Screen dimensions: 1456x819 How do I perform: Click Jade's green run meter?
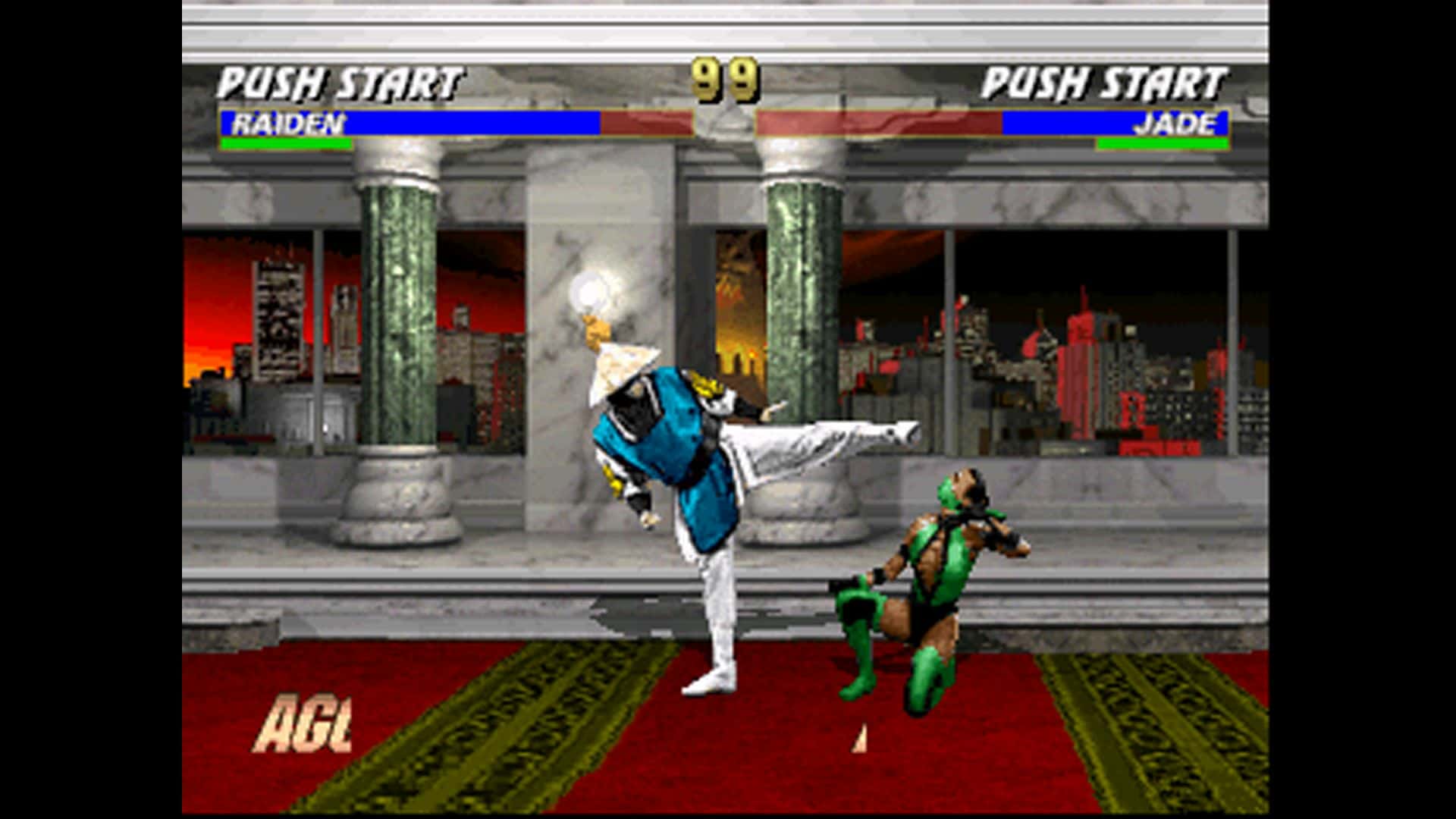1164,142
